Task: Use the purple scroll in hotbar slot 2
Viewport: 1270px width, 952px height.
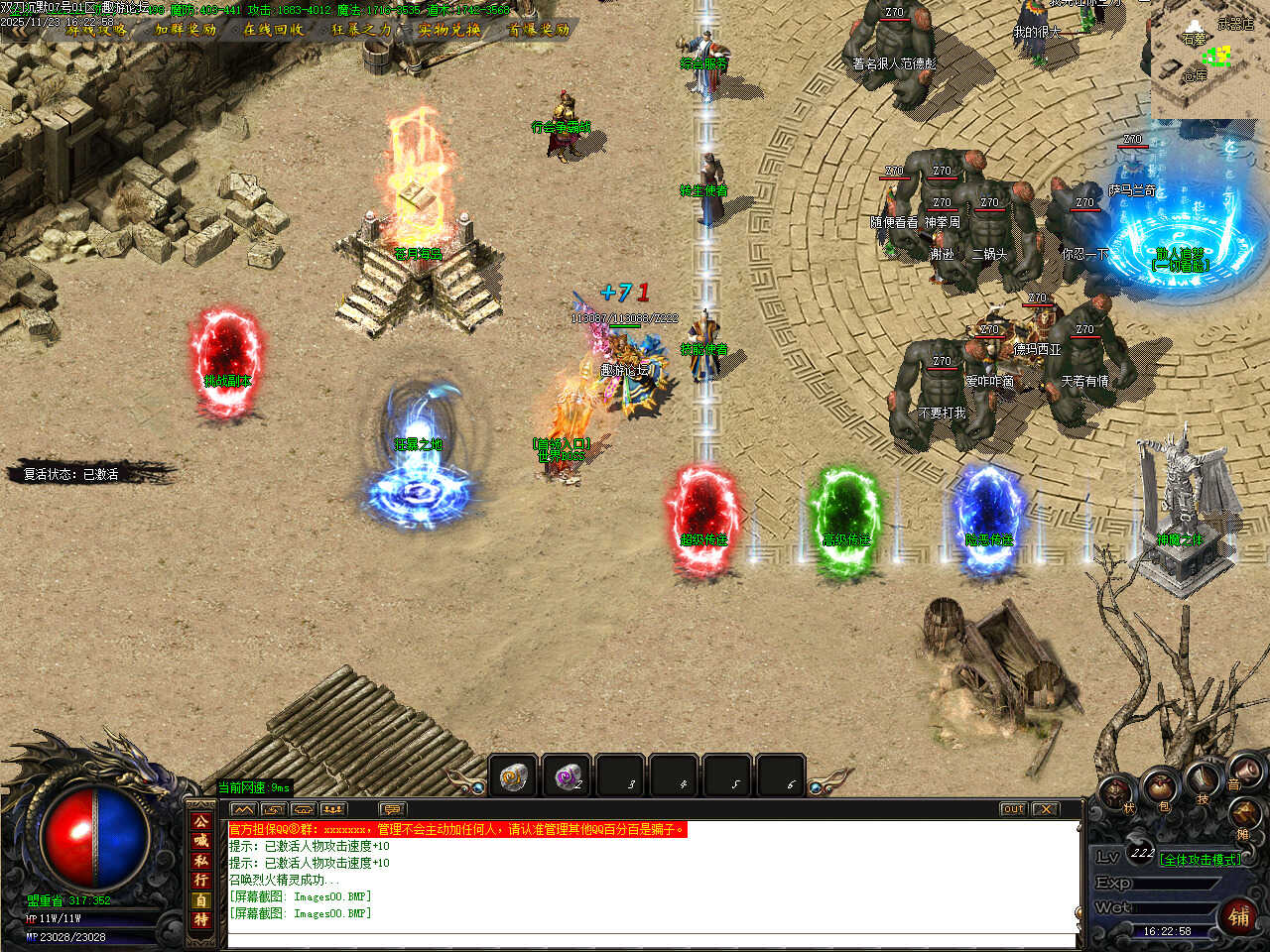Action: [567, 776]
